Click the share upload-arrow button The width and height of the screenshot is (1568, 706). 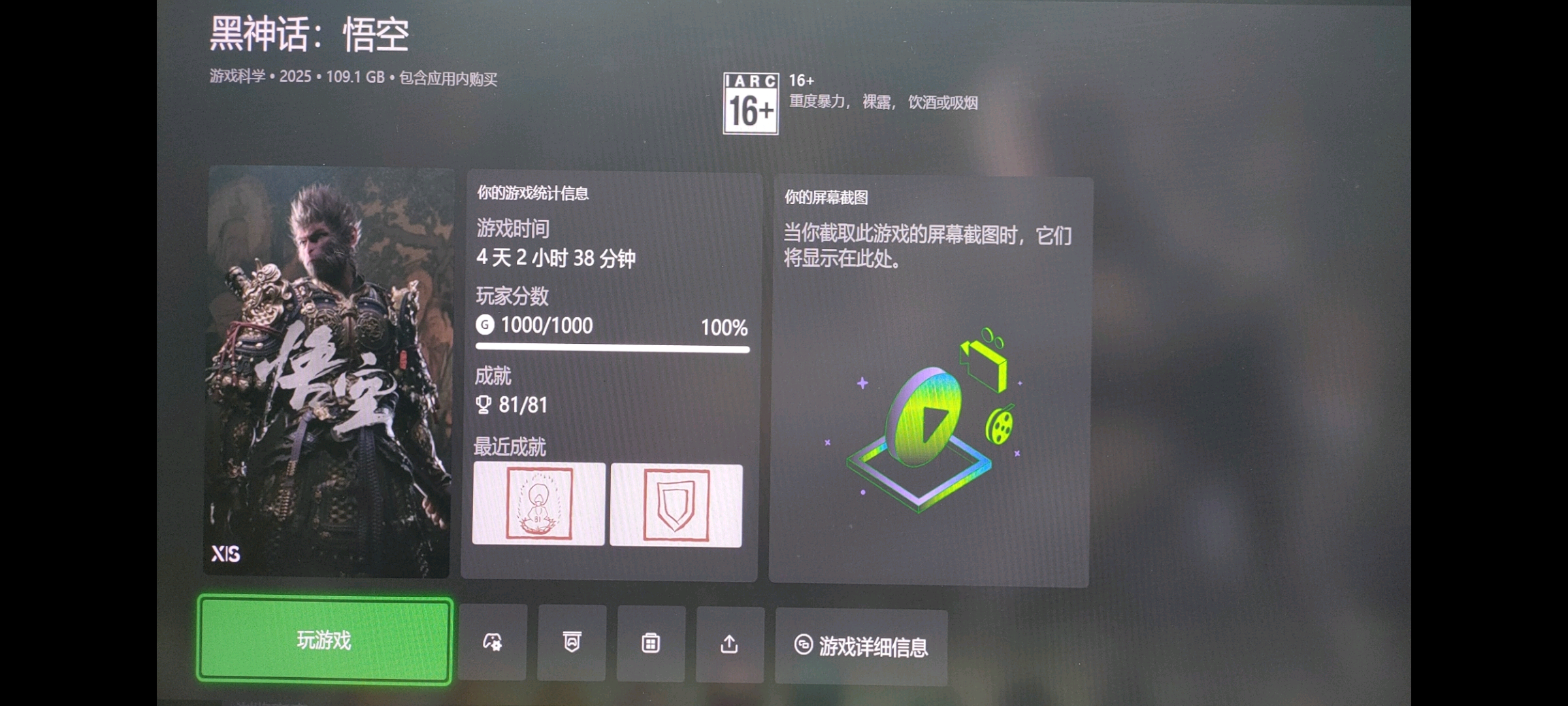[x=729, y=645]
